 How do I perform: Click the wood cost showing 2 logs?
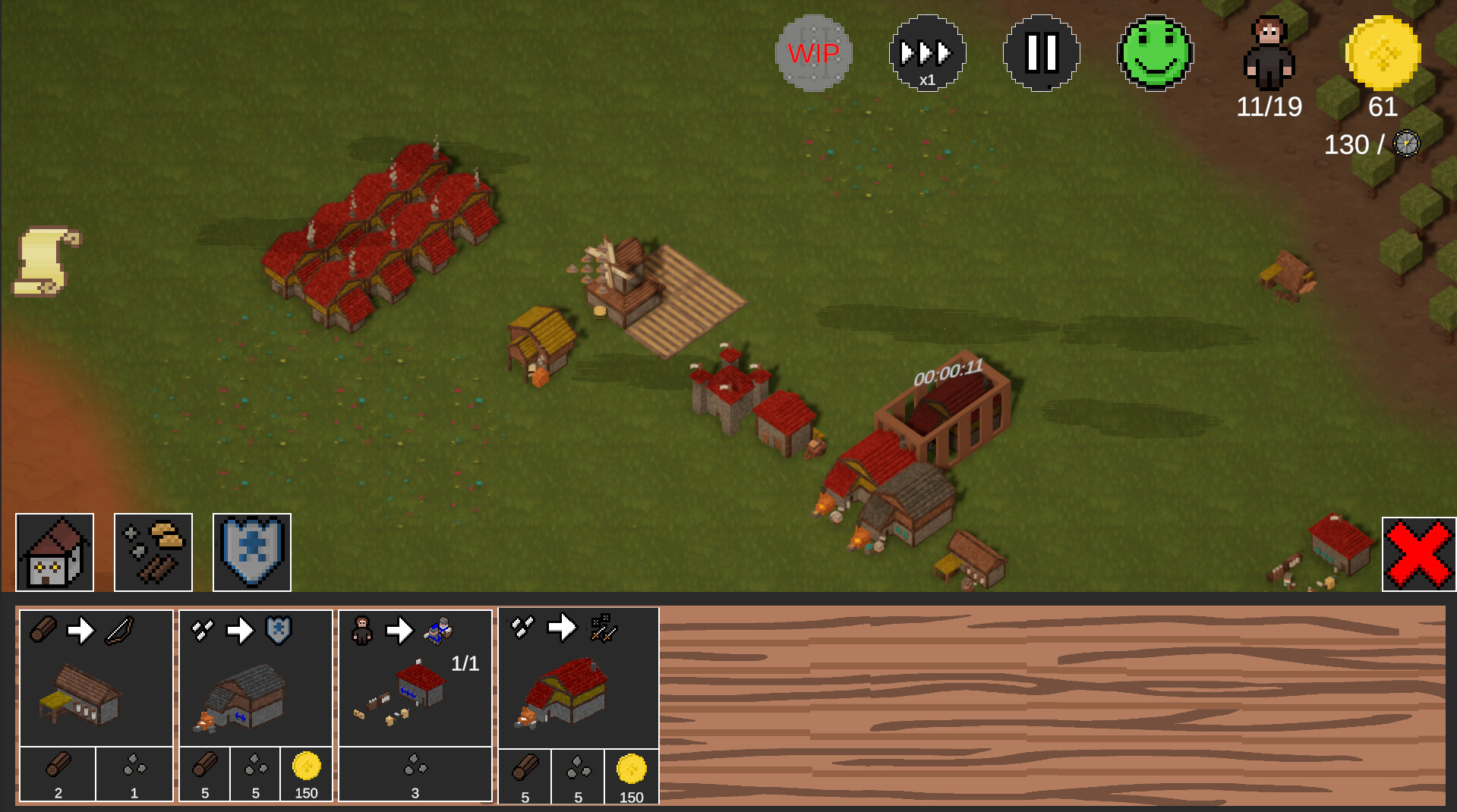[57, 774]
